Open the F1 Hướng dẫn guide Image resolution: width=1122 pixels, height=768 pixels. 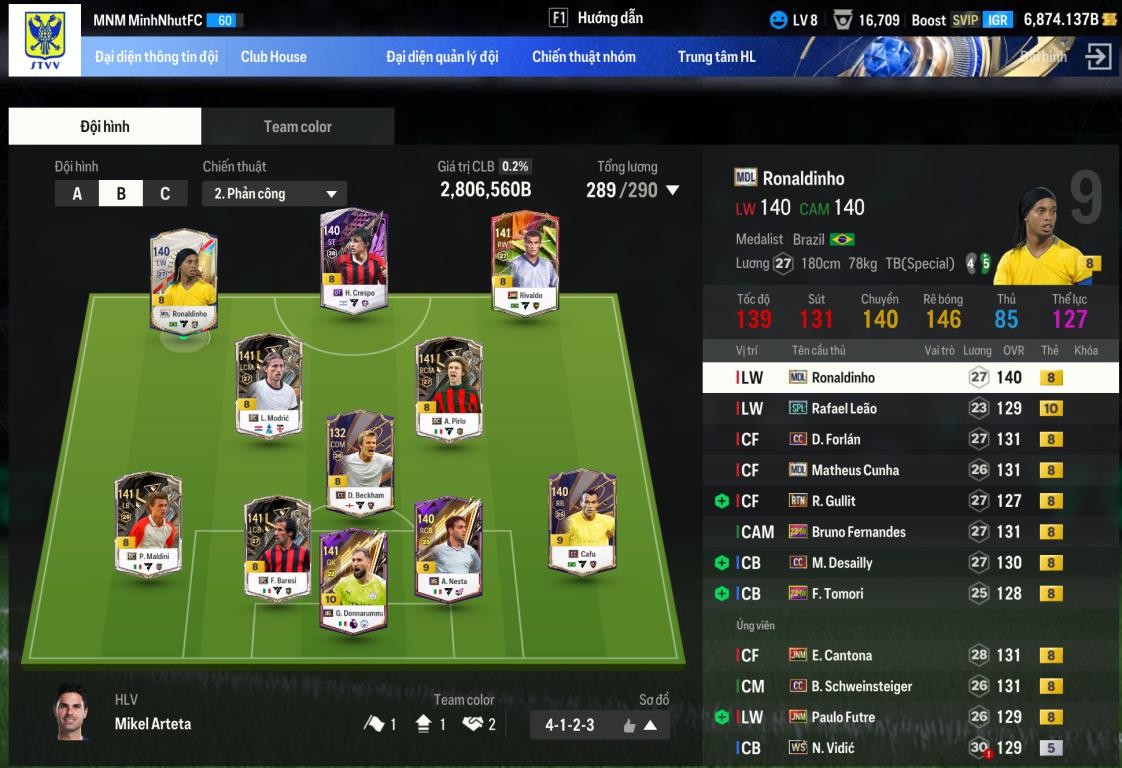[597, 18]
